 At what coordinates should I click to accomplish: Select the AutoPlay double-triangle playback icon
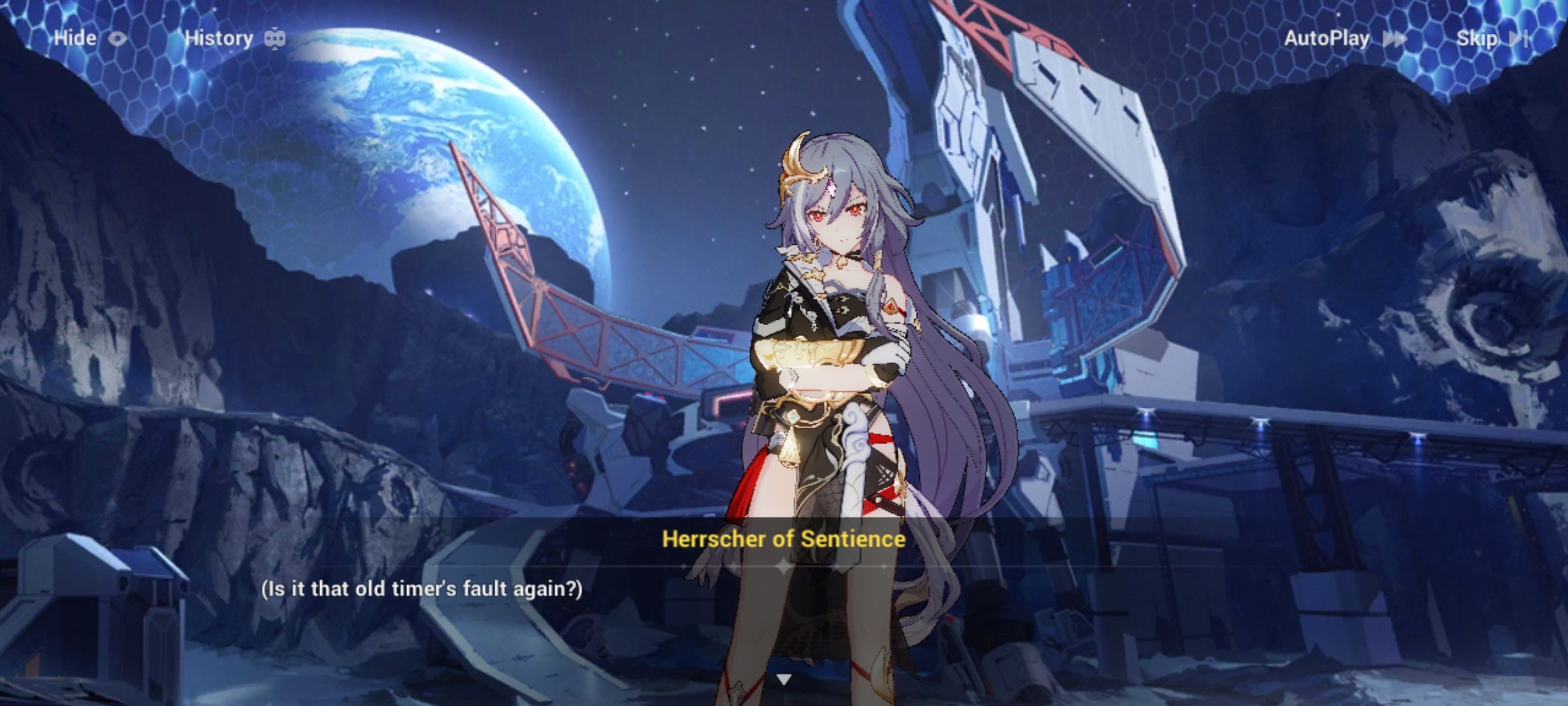point(1395,39)
